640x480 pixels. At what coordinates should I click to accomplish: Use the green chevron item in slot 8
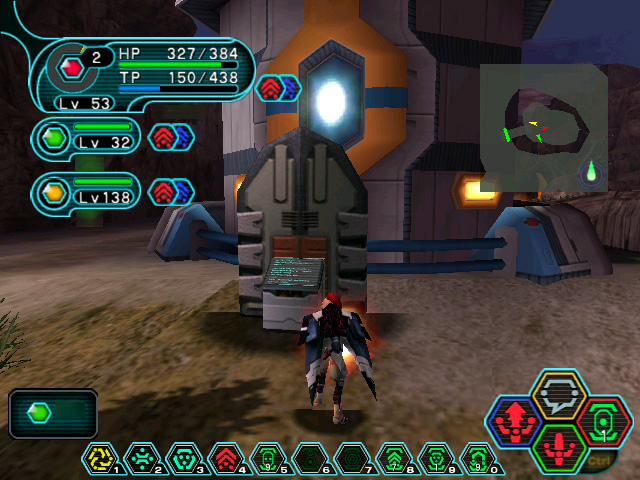[x=393, y=458]
